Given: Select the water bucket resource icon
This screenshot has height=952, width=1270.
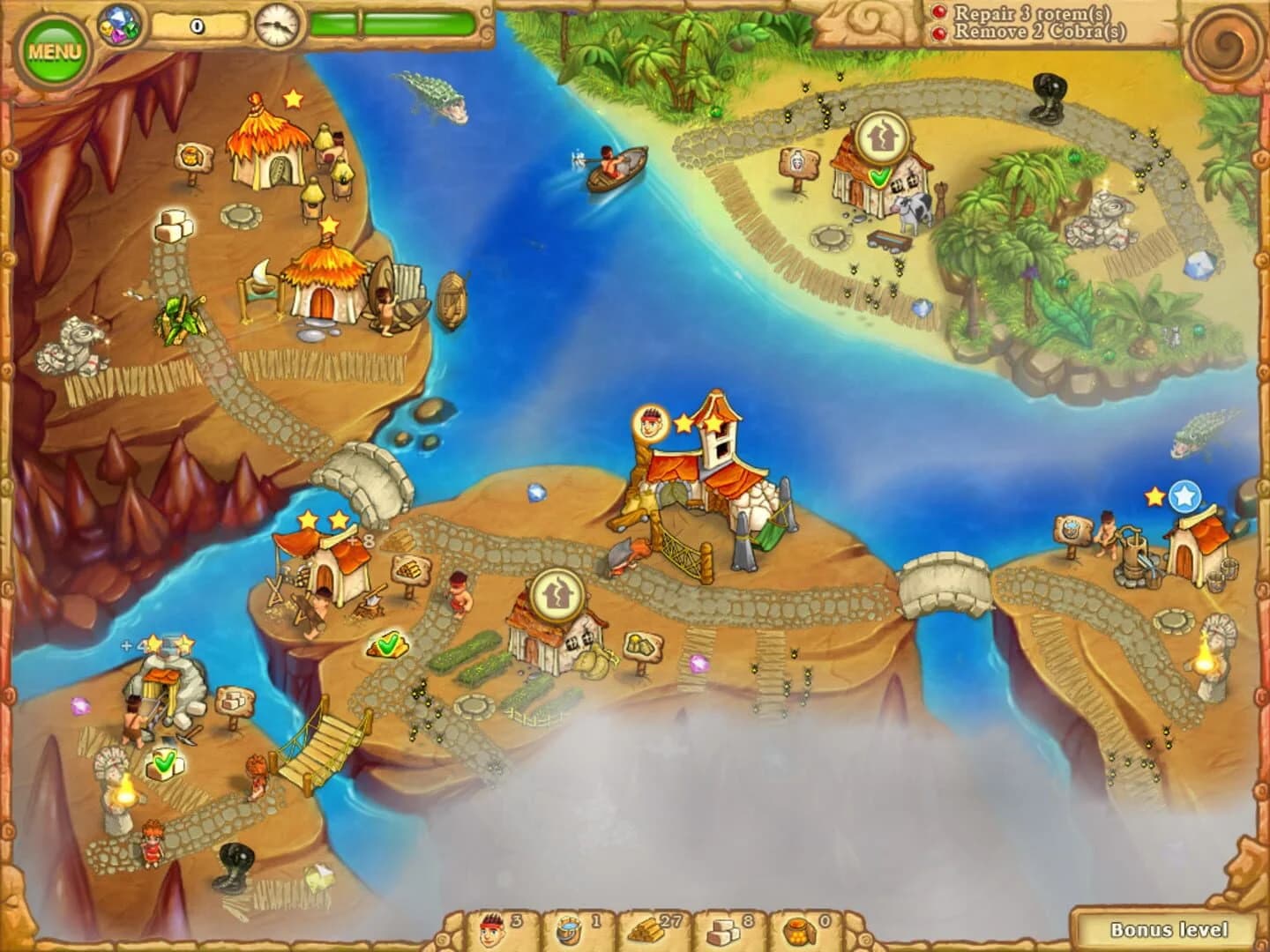Looking at the screenshot, I should tap(569, 928).
